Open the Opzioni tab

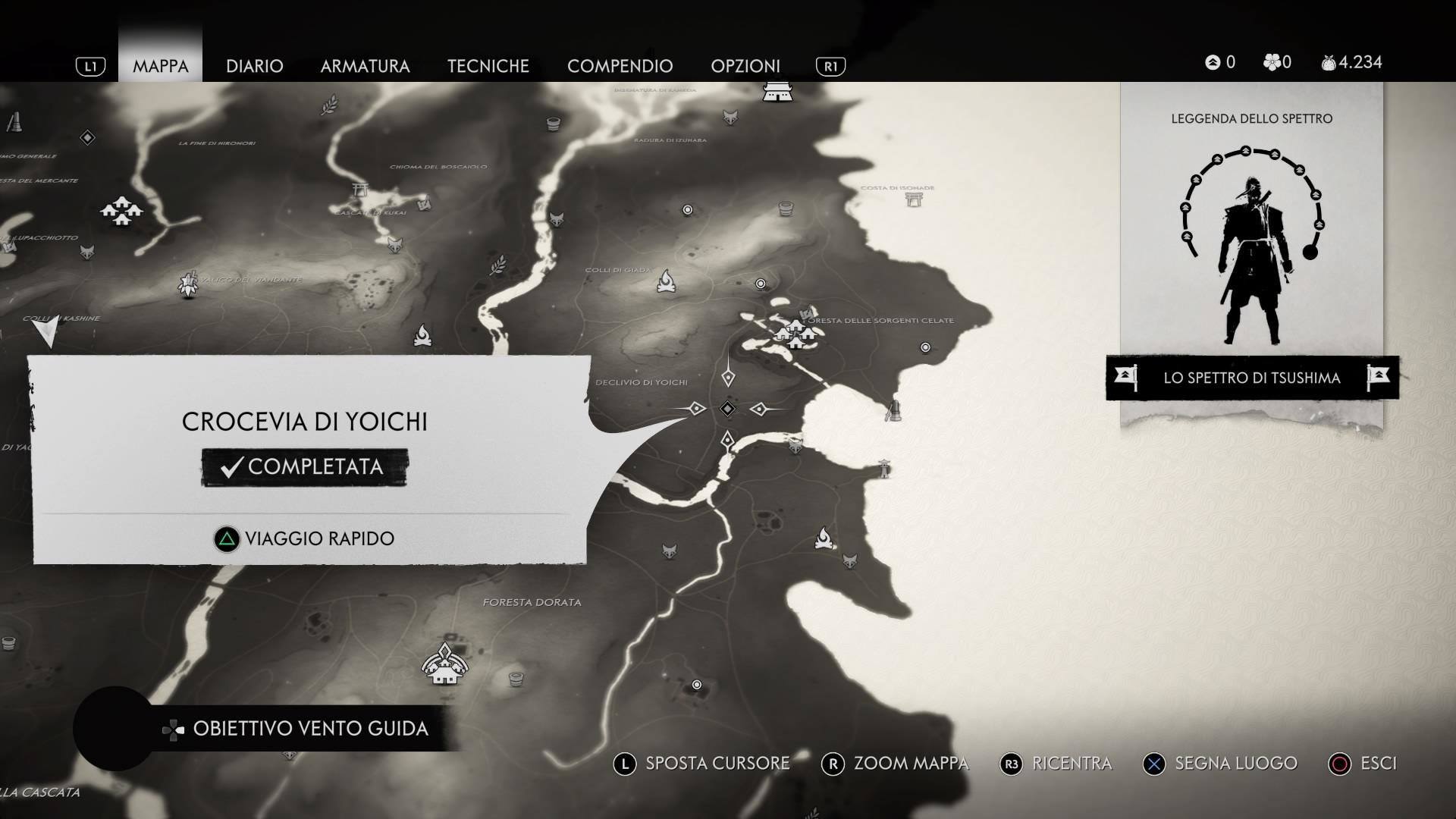point(745,66)
